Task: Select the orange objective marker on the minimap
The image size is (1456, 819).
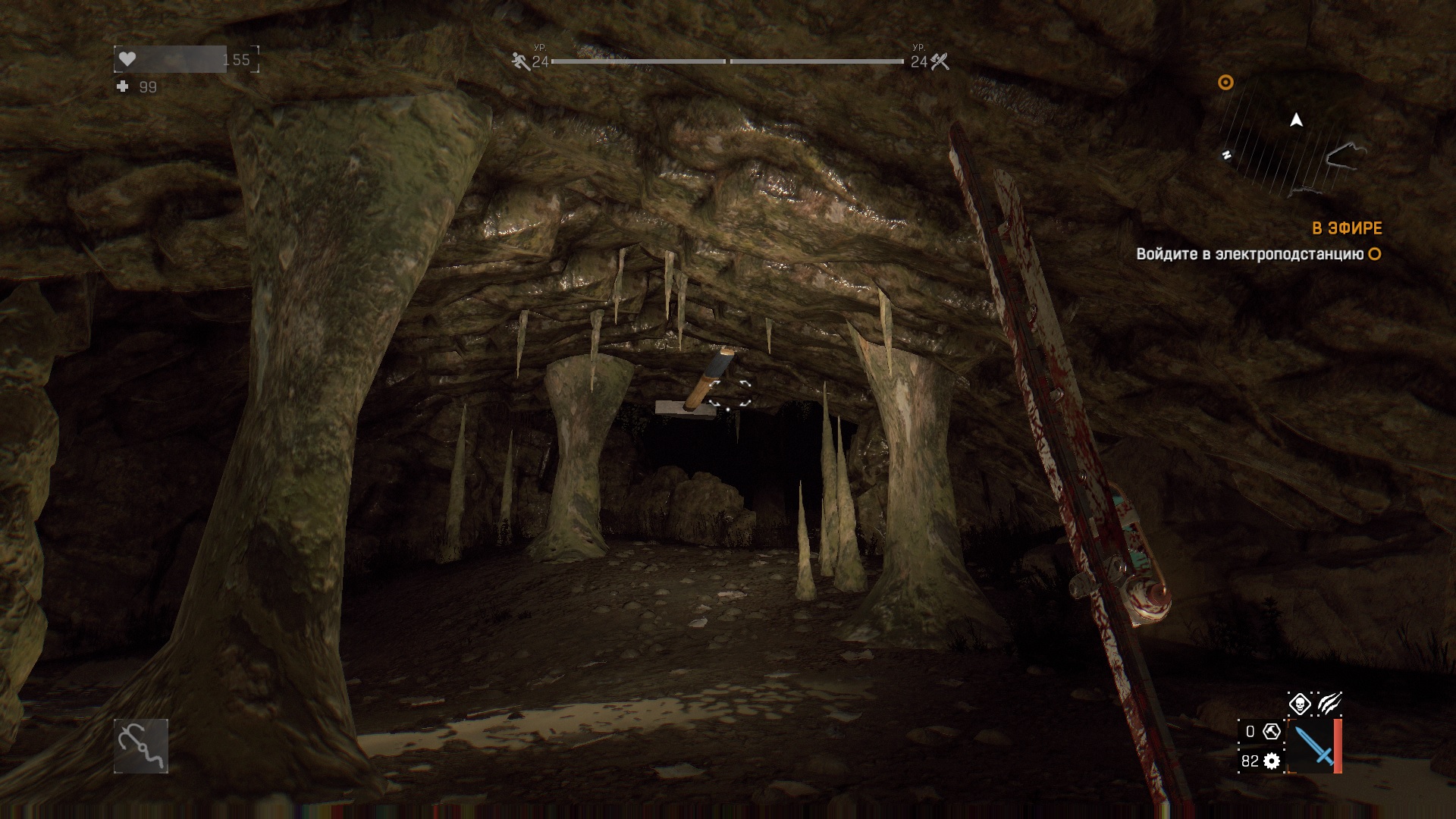Action: 1225,83
